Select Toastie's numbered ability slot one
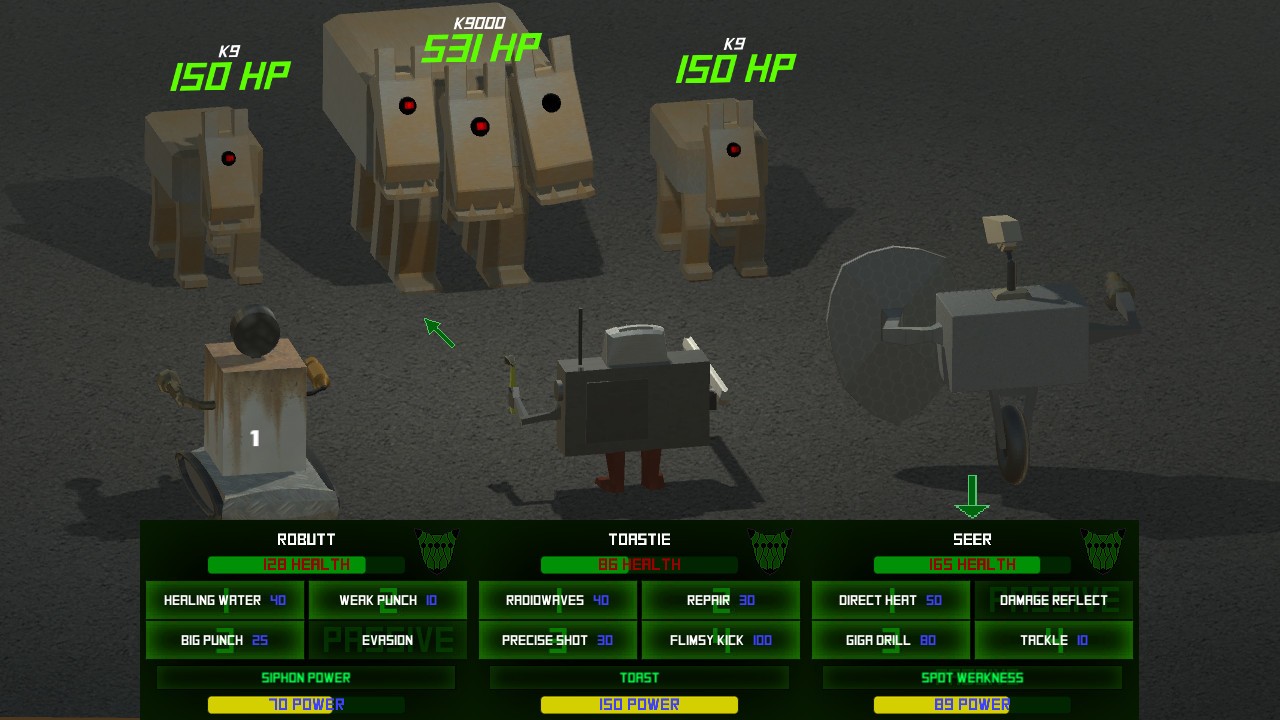The image size is (1280, 720). 557,600
